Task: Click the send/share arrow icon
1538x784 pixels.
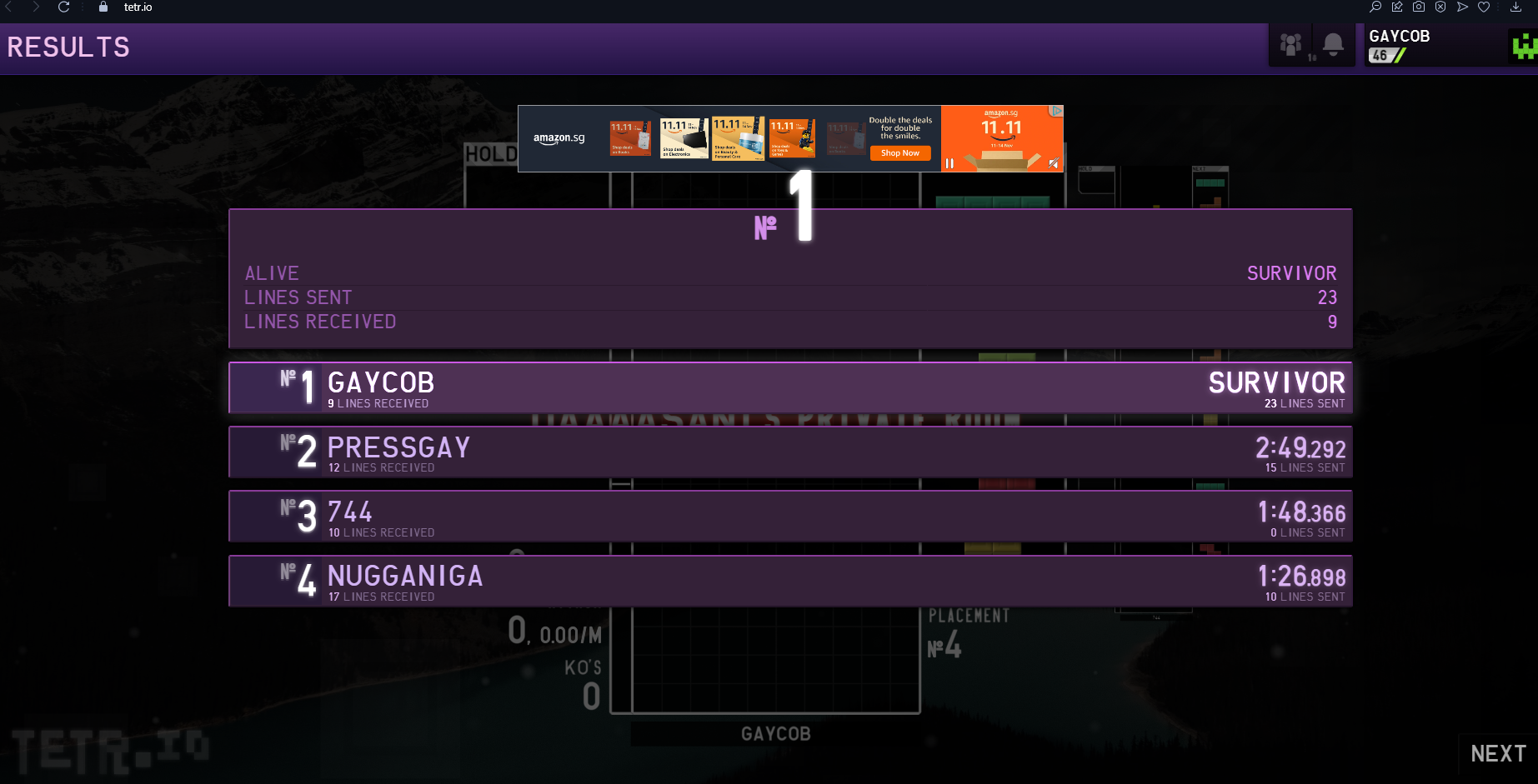Action: pos(1461,7)
